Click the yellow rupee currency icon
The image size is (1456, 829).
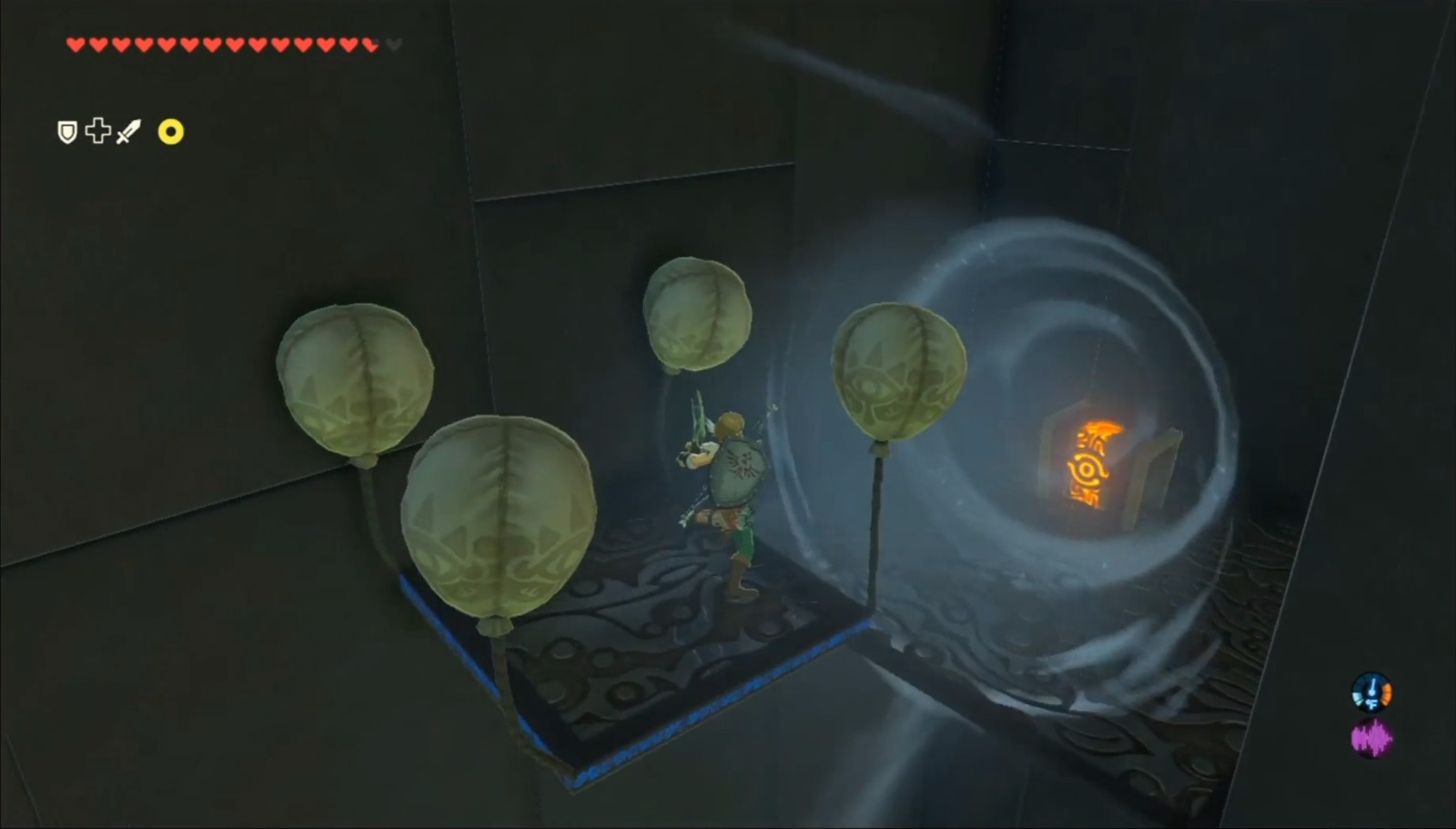(169, 132)
